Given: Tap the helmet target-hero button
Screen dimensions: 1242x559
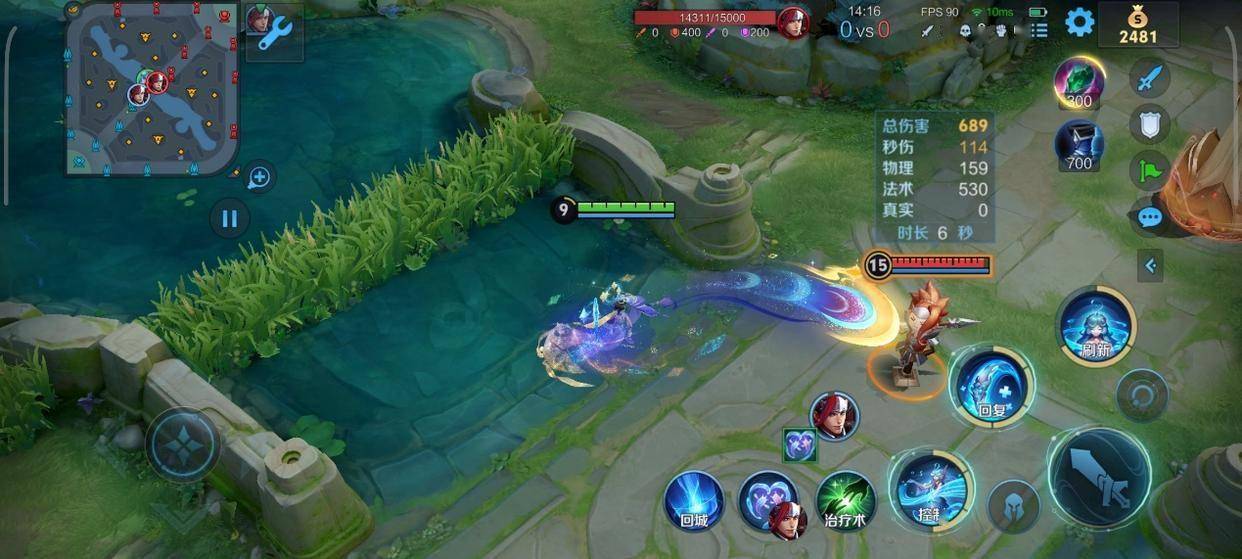Looking at the screenshot, I should [1014, 505].
